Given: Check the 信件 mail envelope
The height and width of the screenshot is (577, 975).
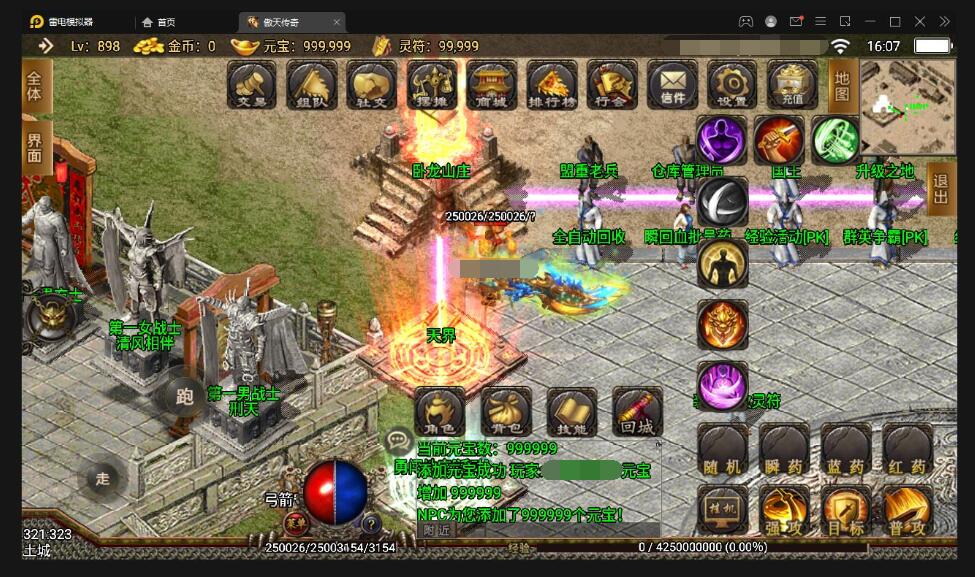Looking at the screenshot, I should (672, 84).
